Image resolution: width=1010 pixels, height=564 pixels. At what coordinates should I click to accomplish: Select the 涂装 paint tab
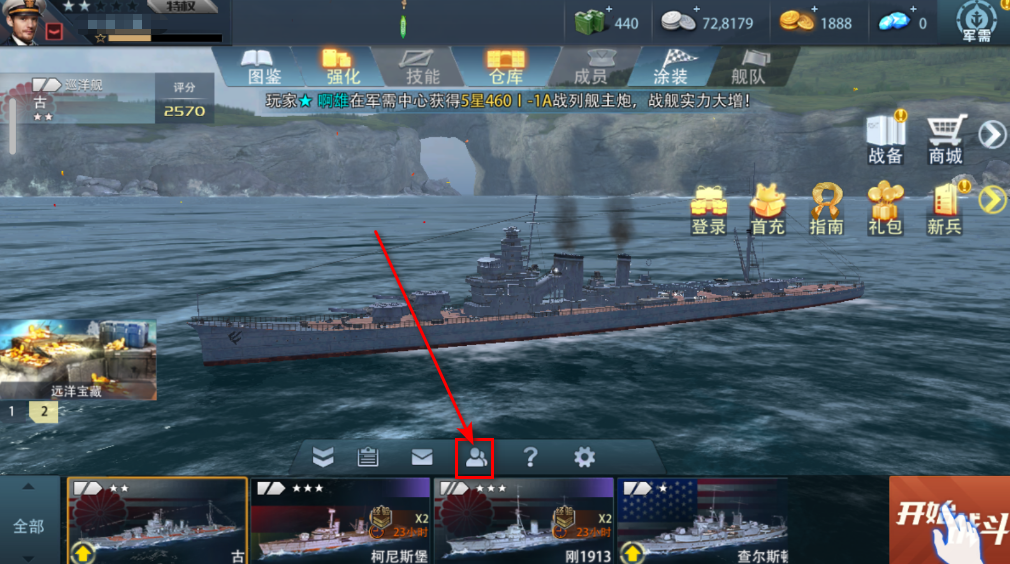[670, 65]
